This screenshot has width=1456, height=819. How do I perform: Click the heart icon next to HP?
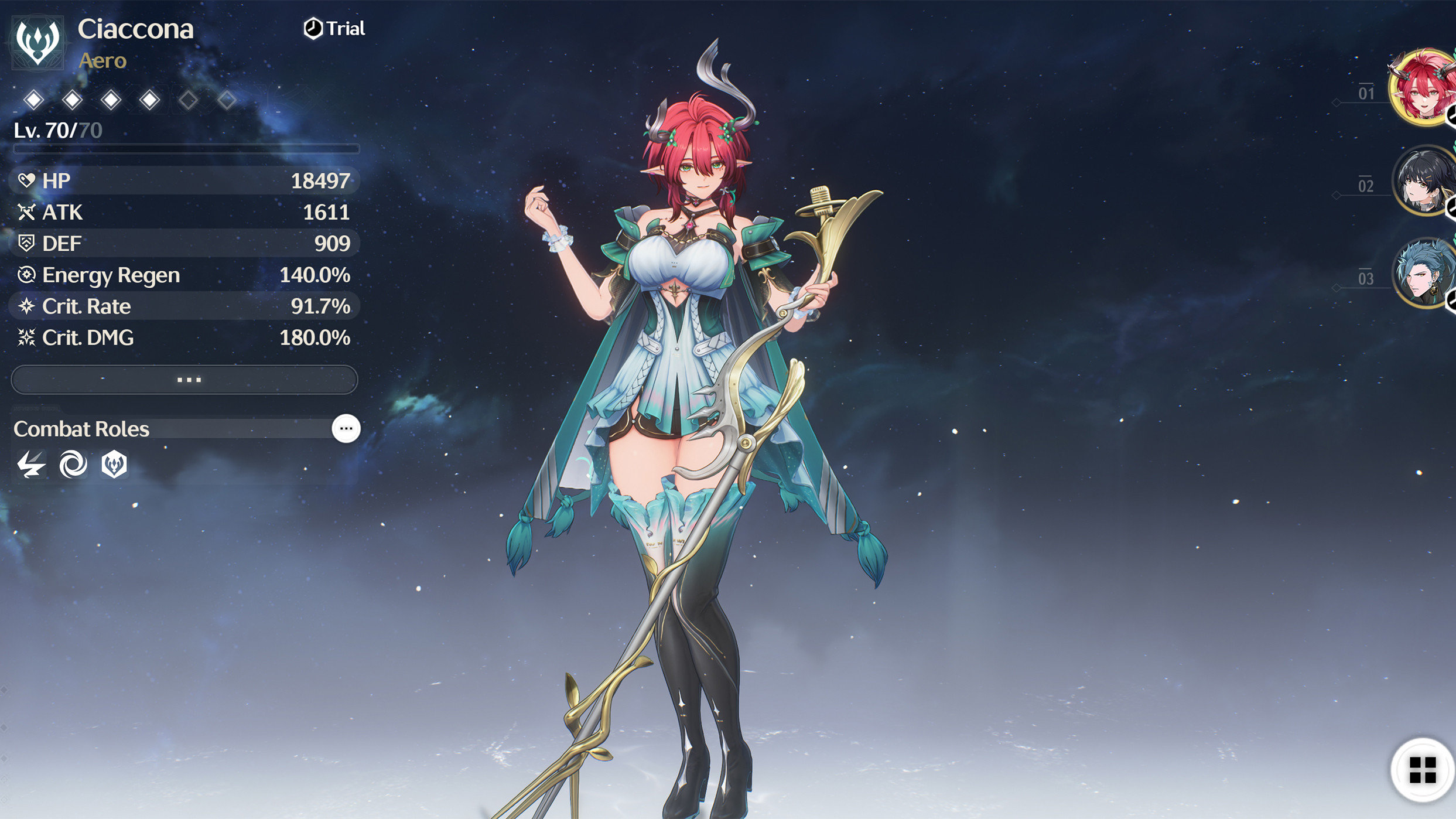coord(26,180)
